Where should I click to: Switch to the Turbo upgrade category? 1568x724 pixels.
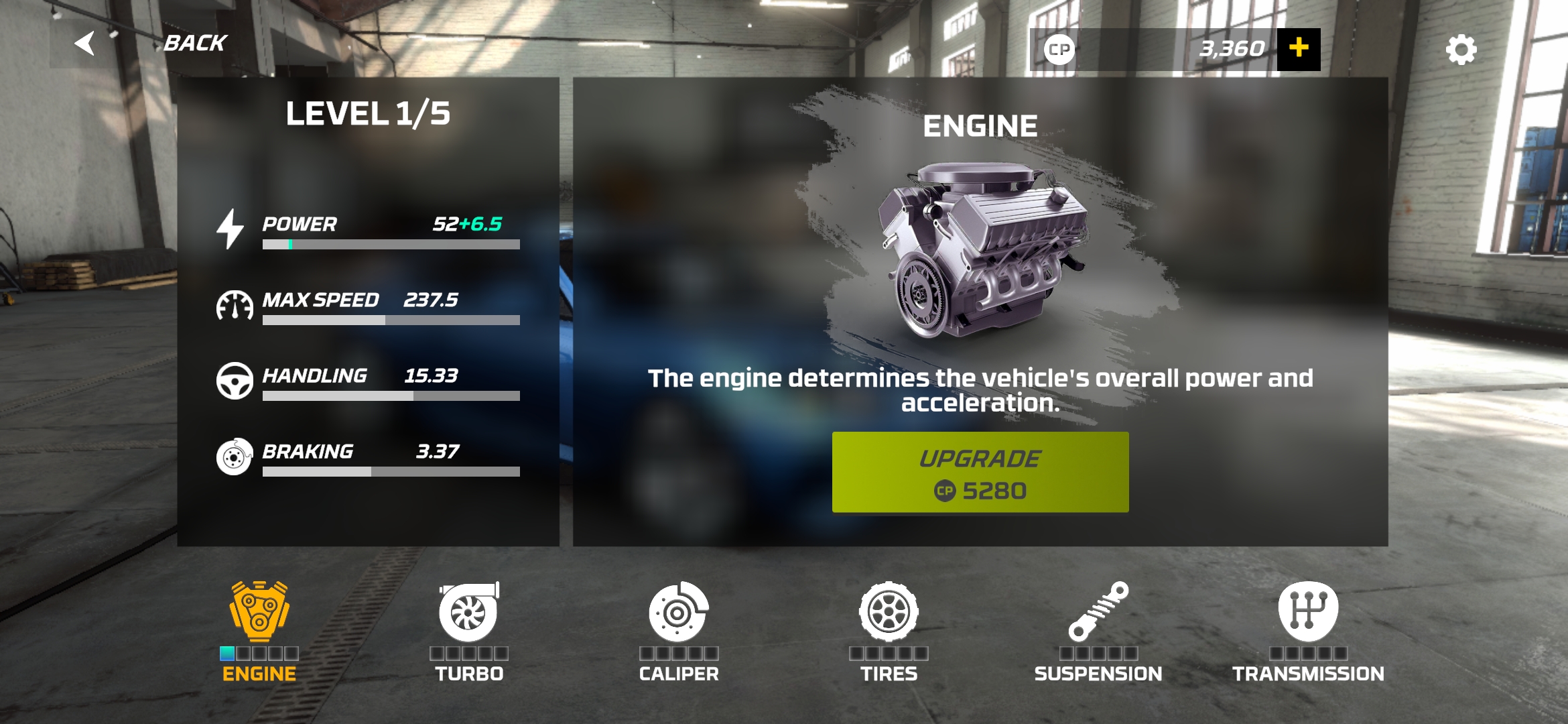click(469, 630)
